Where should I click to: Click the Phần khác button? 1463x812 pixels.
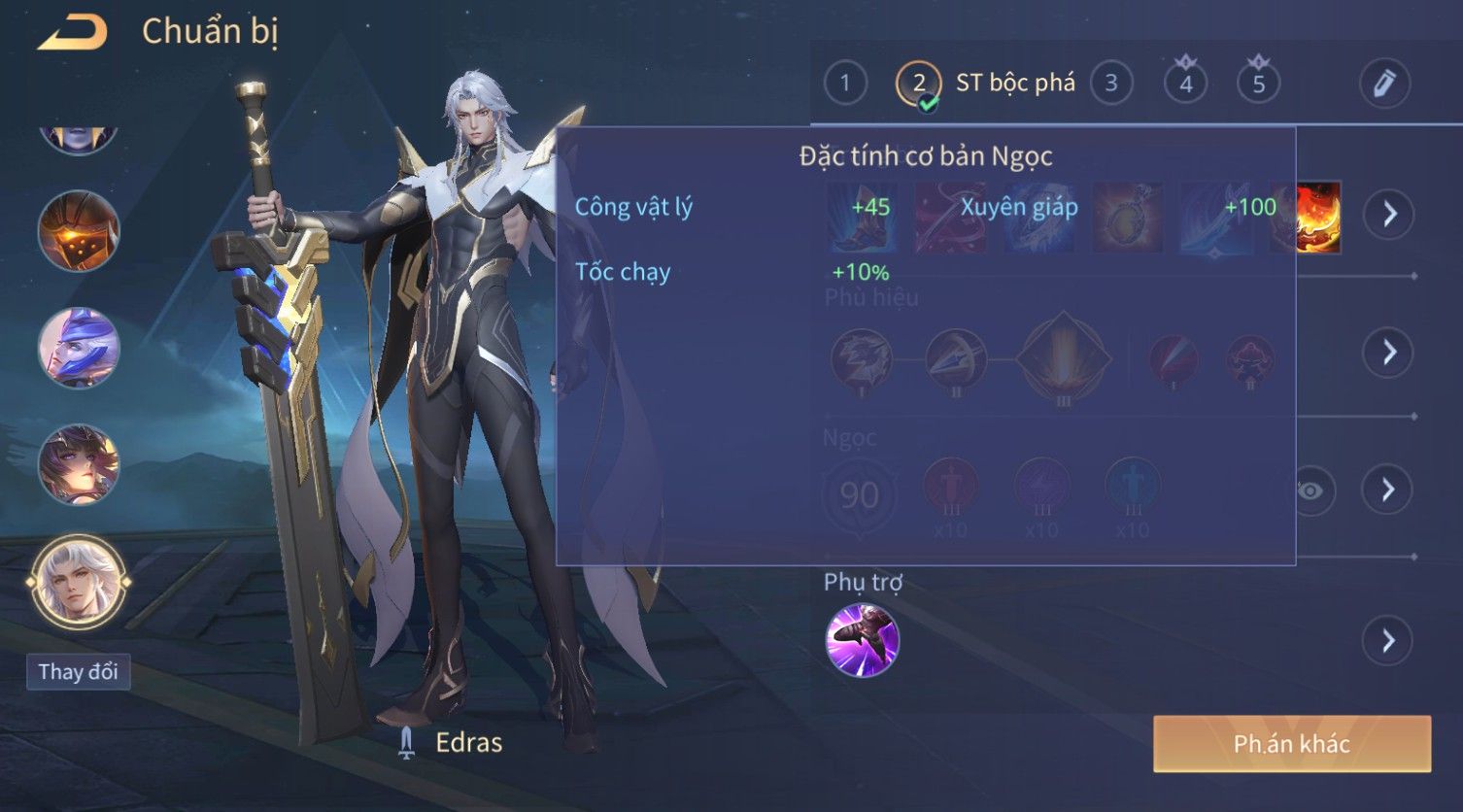[x=1291, y=744]
